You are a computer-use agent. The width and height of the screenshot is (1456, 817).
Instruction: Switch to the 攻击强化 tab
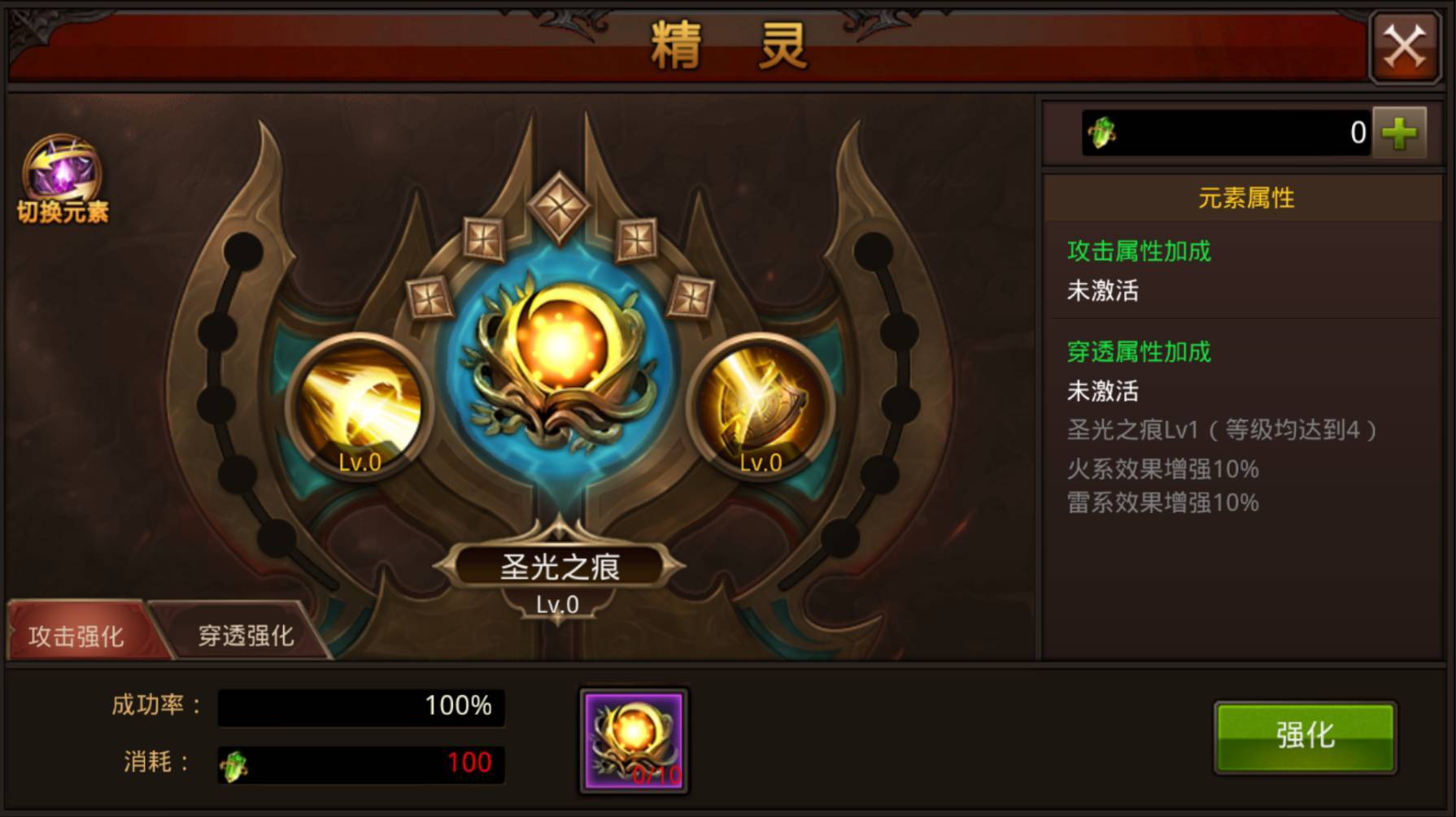[x=76, y=635]
